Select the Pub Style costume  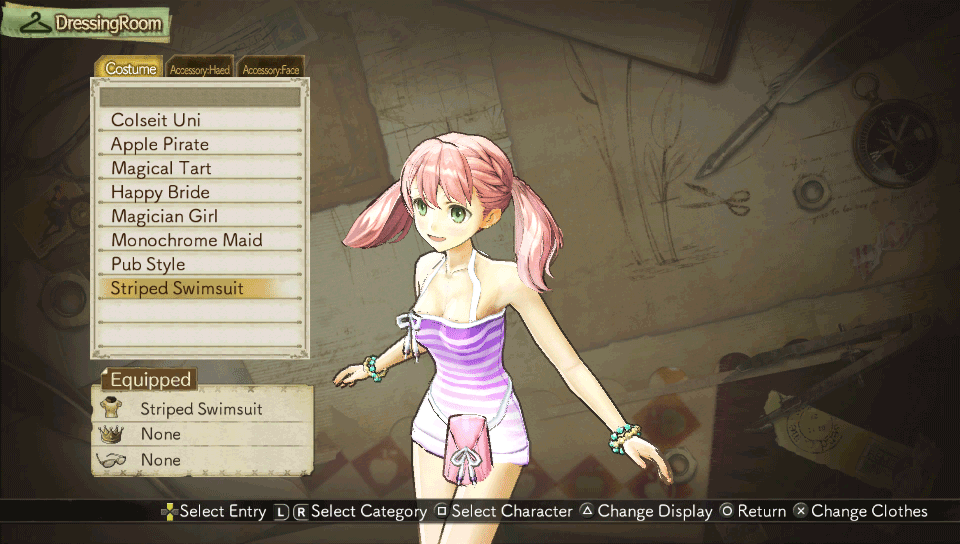200,264
